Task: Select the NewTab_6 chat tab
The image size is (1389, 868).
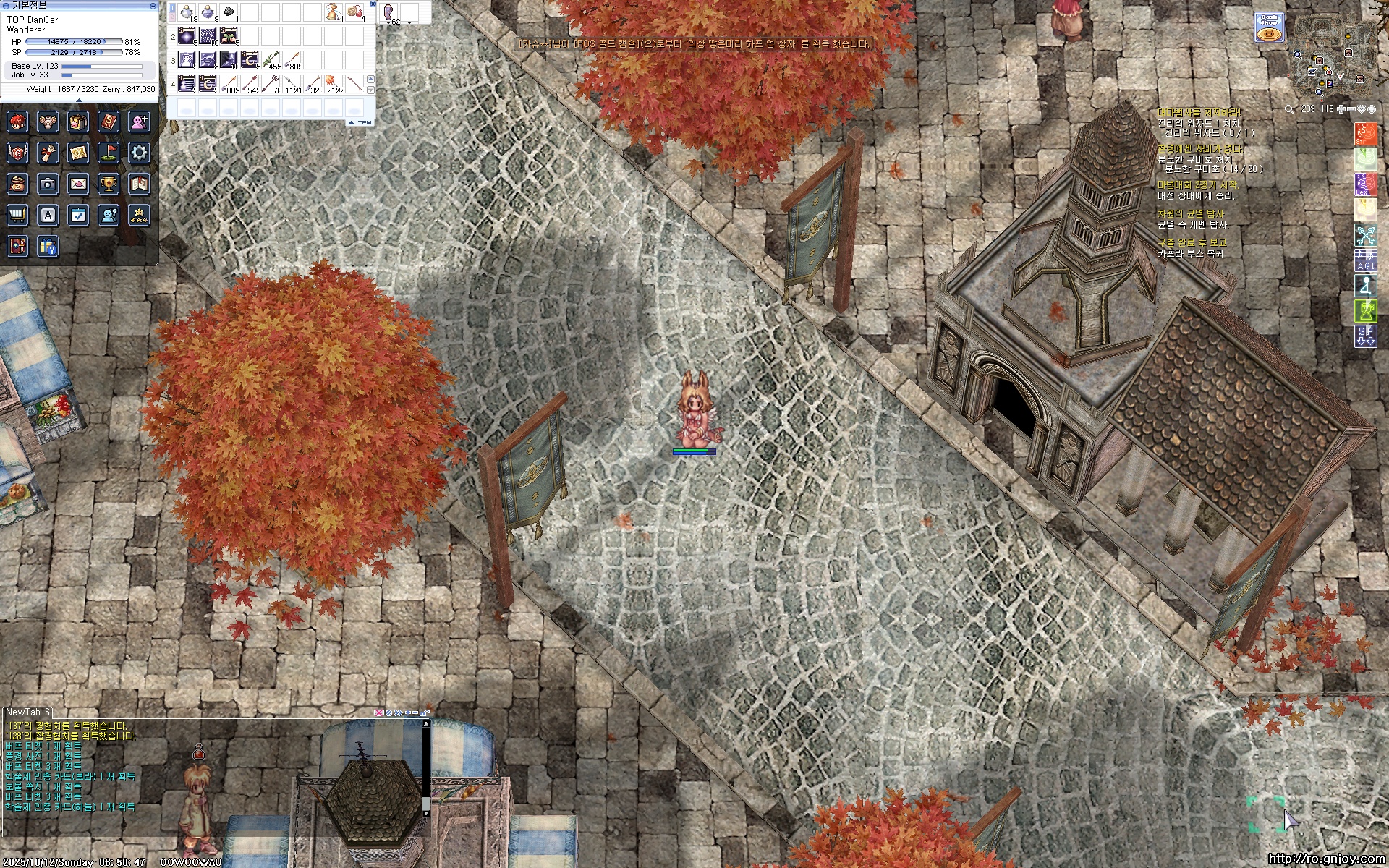Action: (27, 712)
